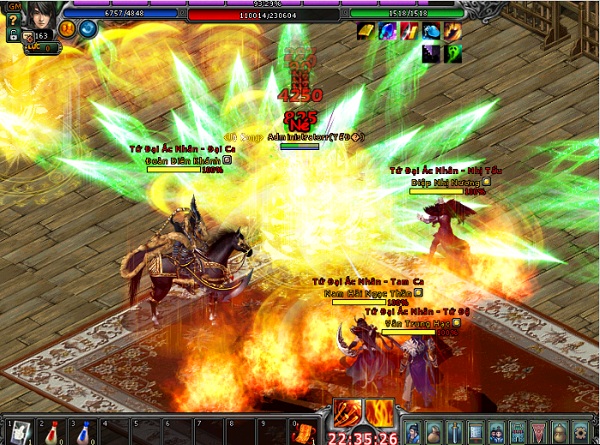Image resolution: width=600 pixels, height=445 pixels.
Task: Click the blue swirl round icon
Action: click(x=87, y=28)
